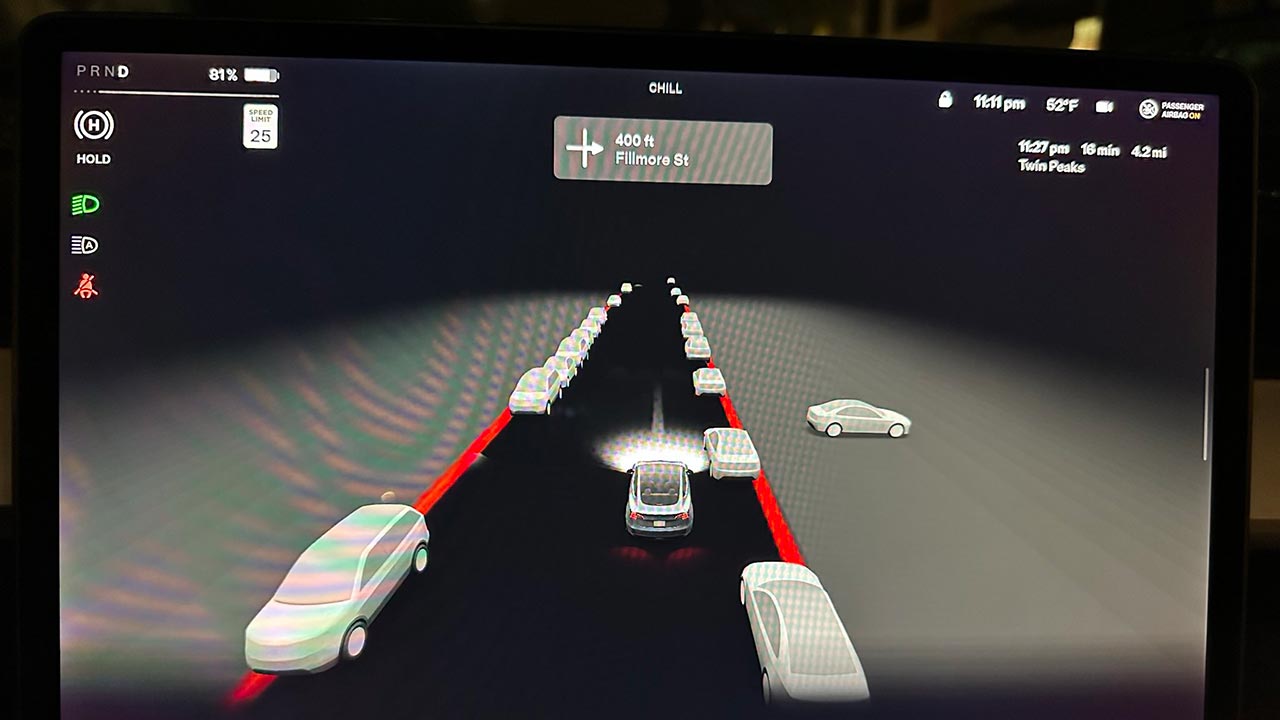
Task: Expand the PRND gear selector strip
Action: (102, 71)
